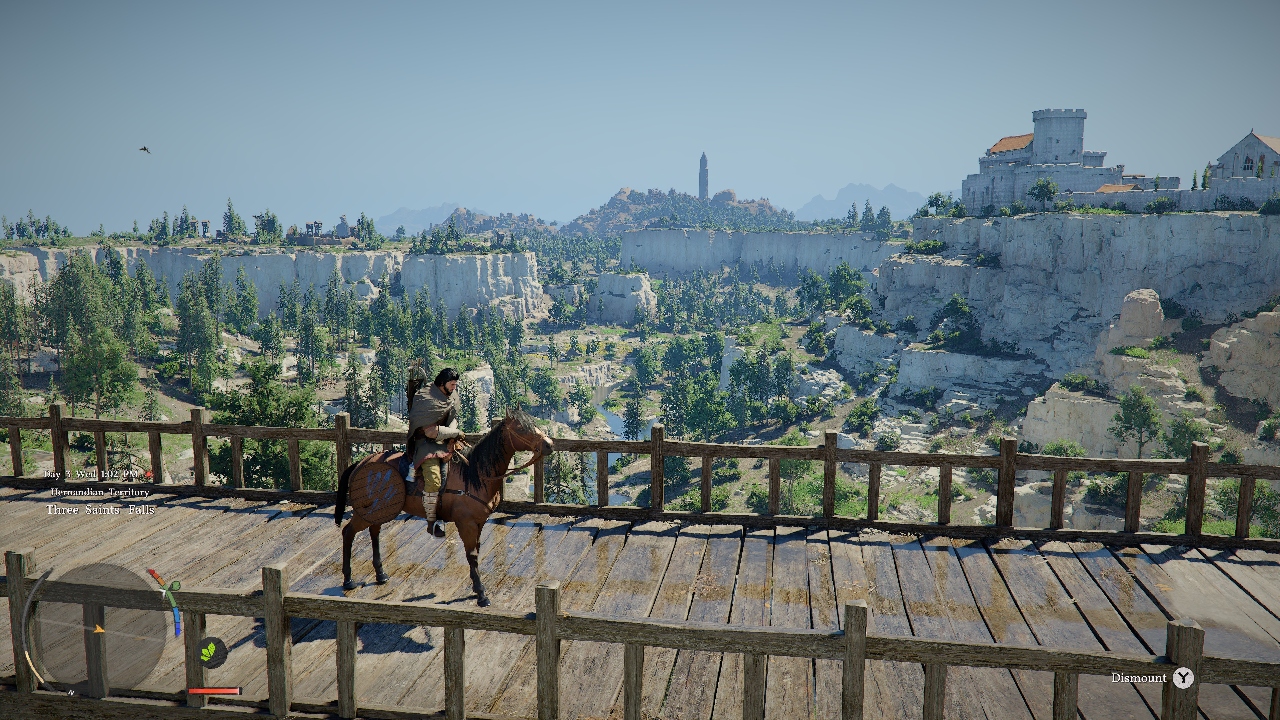Click the Day 3 Wed 1:02 PM time display

[88, 474]
